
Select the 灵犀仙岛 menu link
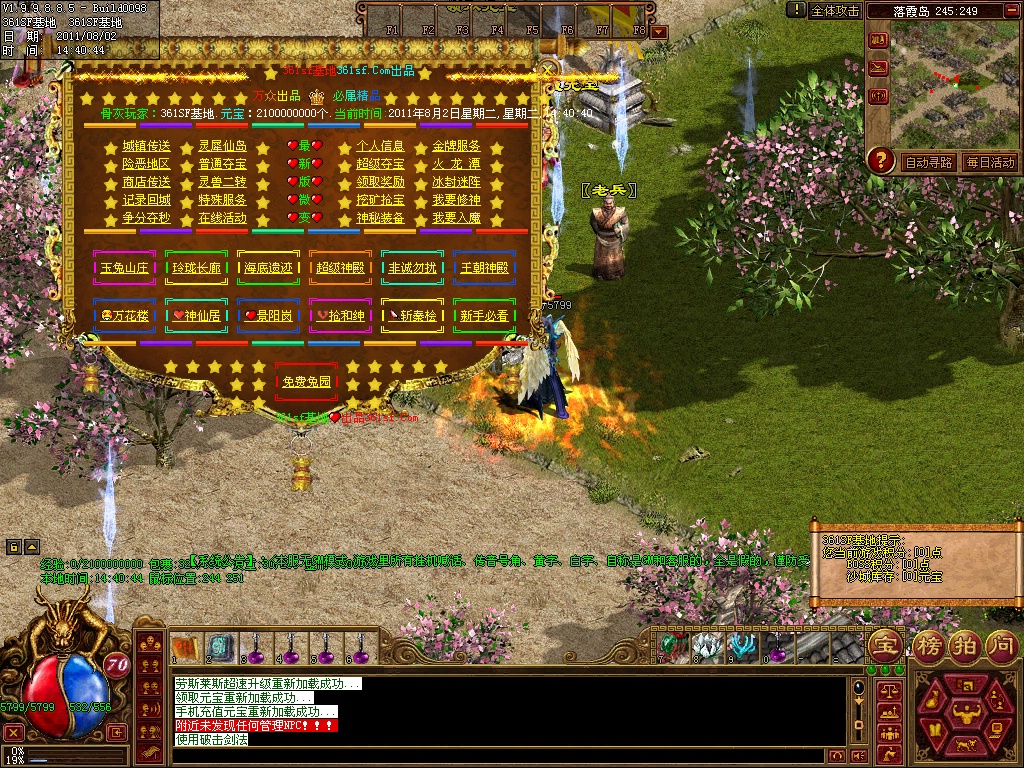222,146
